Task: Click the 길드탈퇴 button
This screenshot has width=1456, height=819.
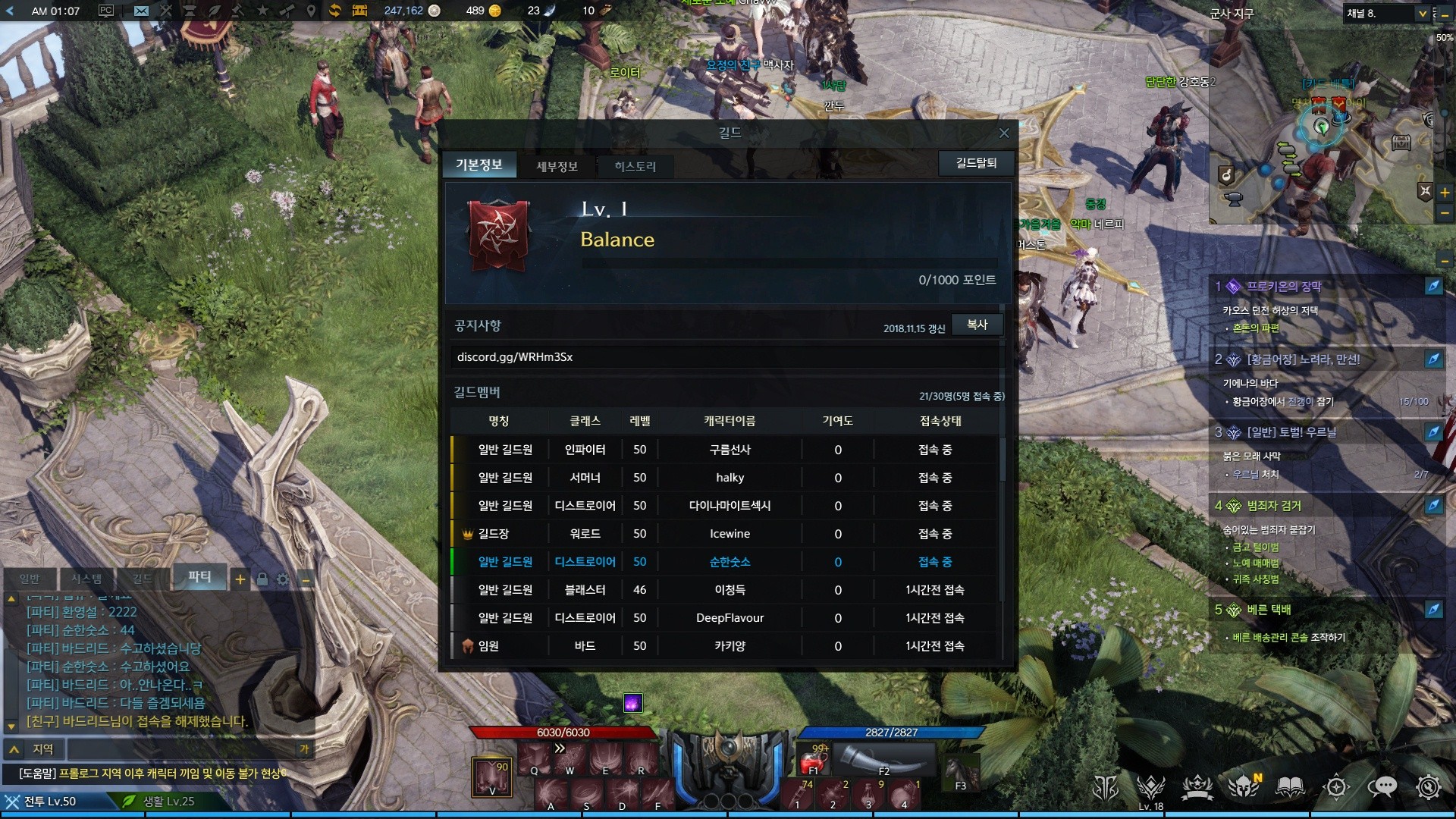Action: tap(976, 163)
